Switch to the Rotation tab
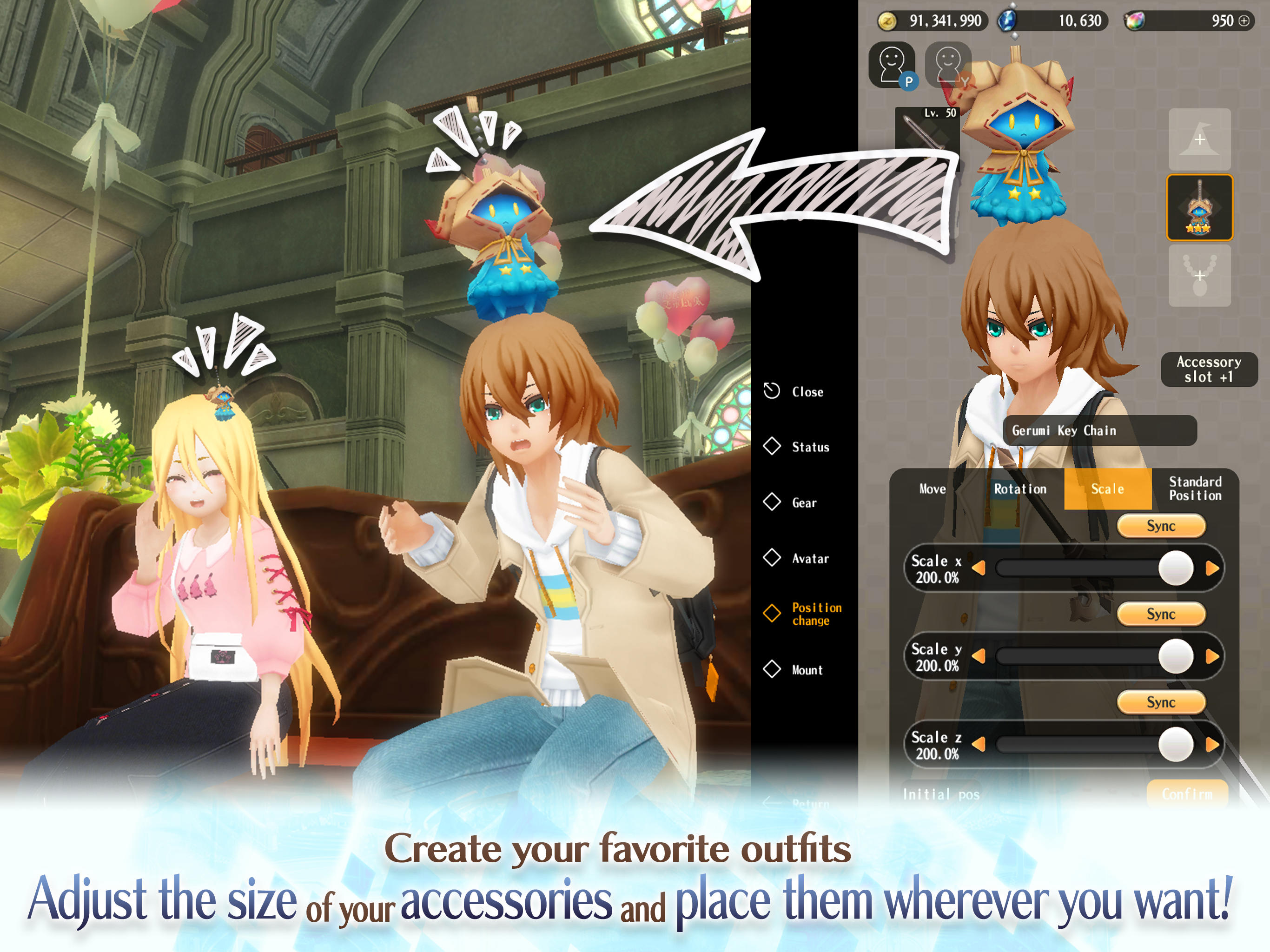The width and height of the screenshot is (1270, 952). tap(1021, 489)
